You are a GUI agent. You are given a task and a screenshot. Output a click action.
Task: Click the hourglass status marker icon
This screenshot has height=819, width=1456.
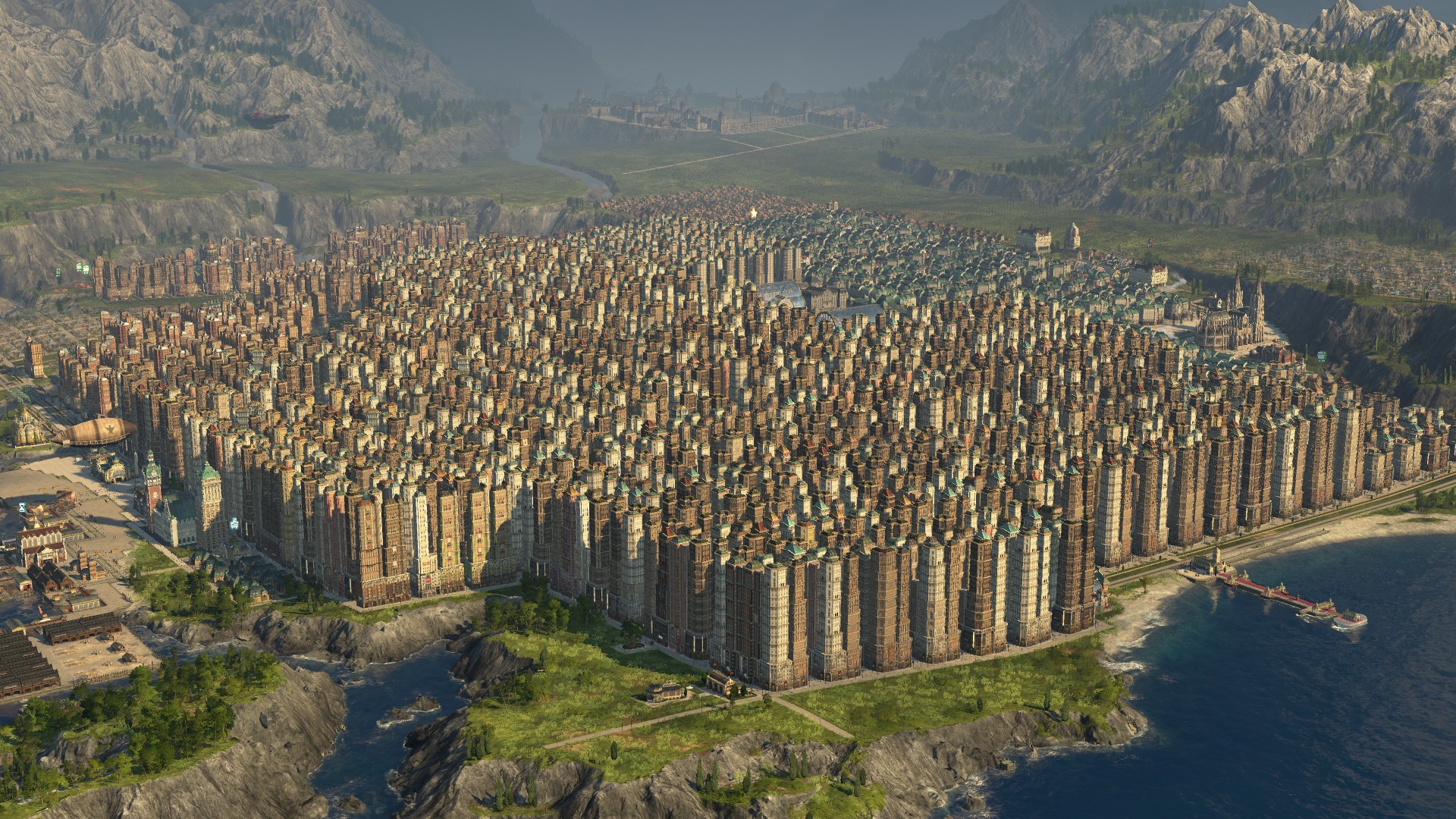(23, 507)
